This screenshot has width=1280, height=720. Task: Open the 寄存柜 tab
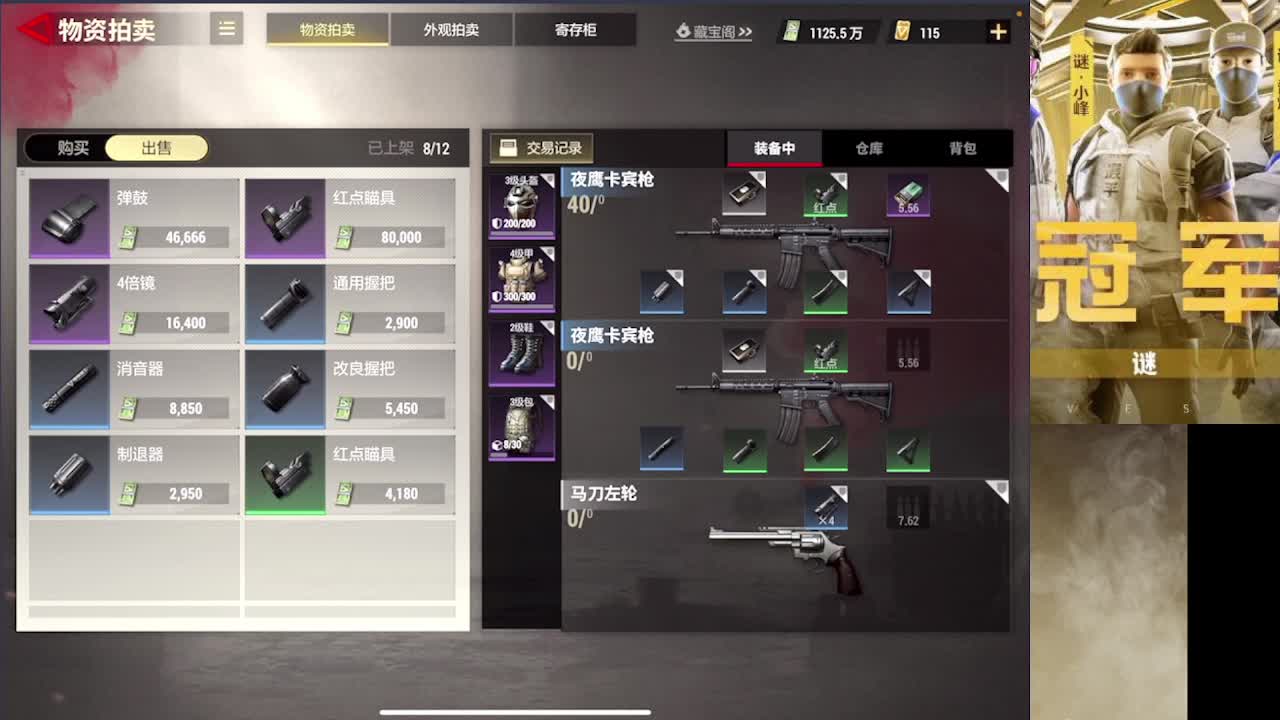tap(576, 29)
